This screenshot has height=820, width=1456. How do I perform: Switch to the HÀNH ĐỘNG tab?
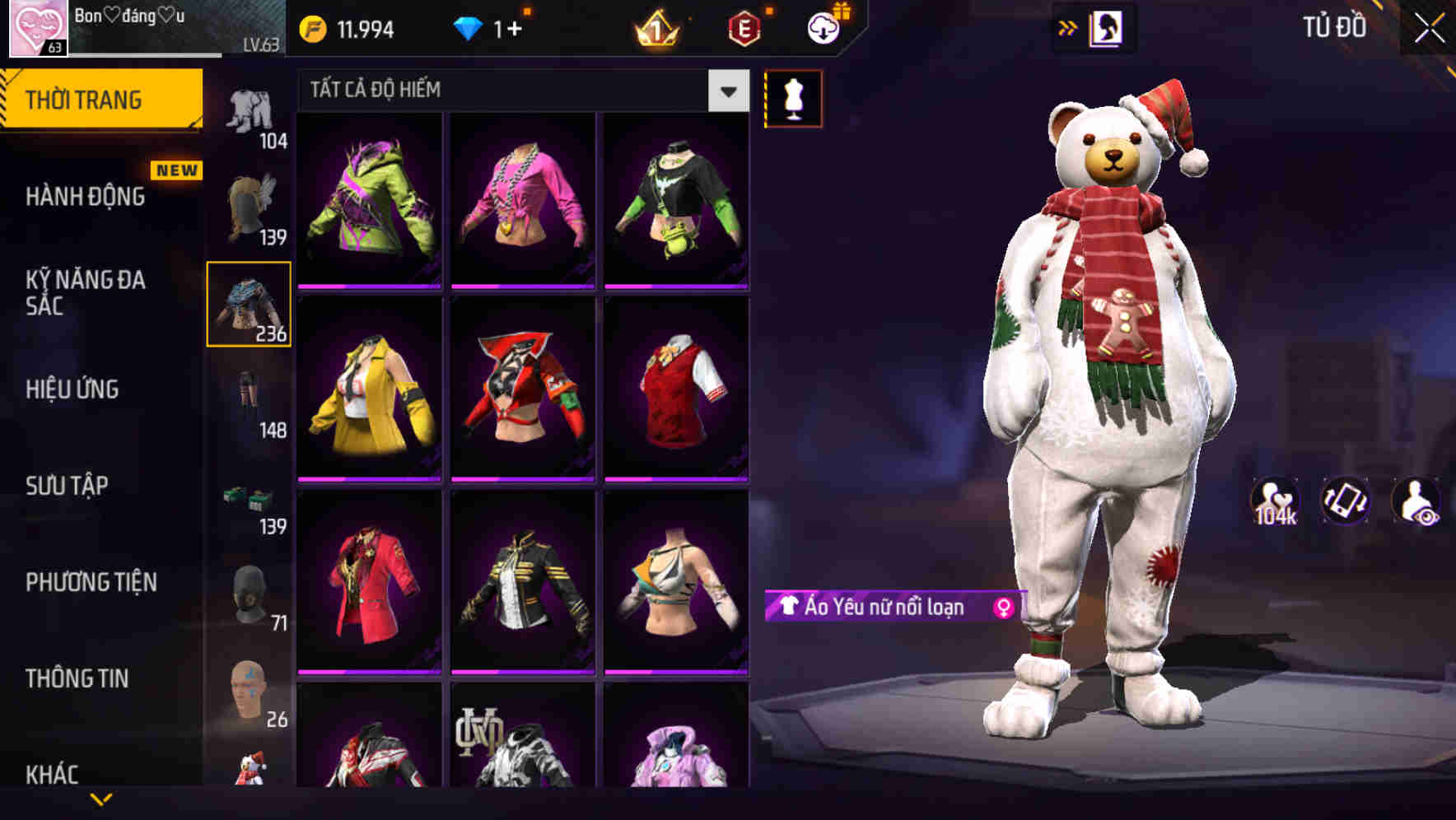click(x=85, y=198)
